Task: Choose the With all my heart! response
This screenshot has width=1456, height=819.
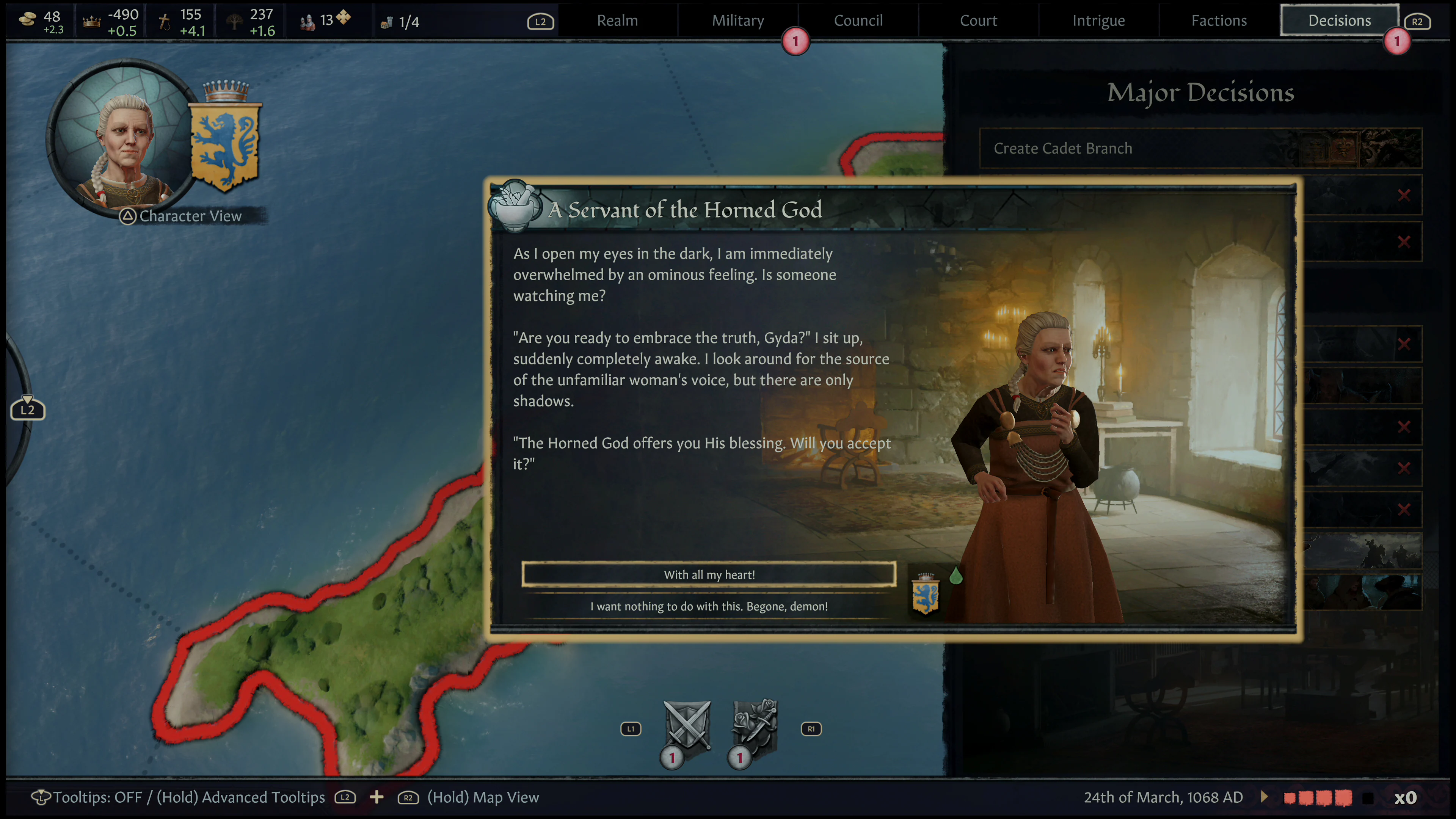Action: (x=709, y=574)
